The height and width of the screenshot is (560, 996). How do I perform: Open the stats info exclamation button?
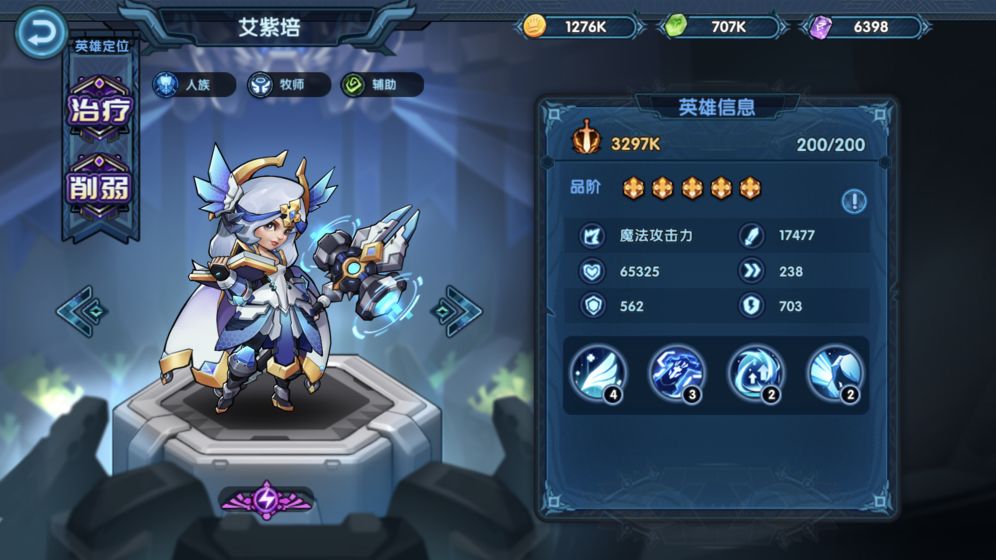(x=853, y=201)
